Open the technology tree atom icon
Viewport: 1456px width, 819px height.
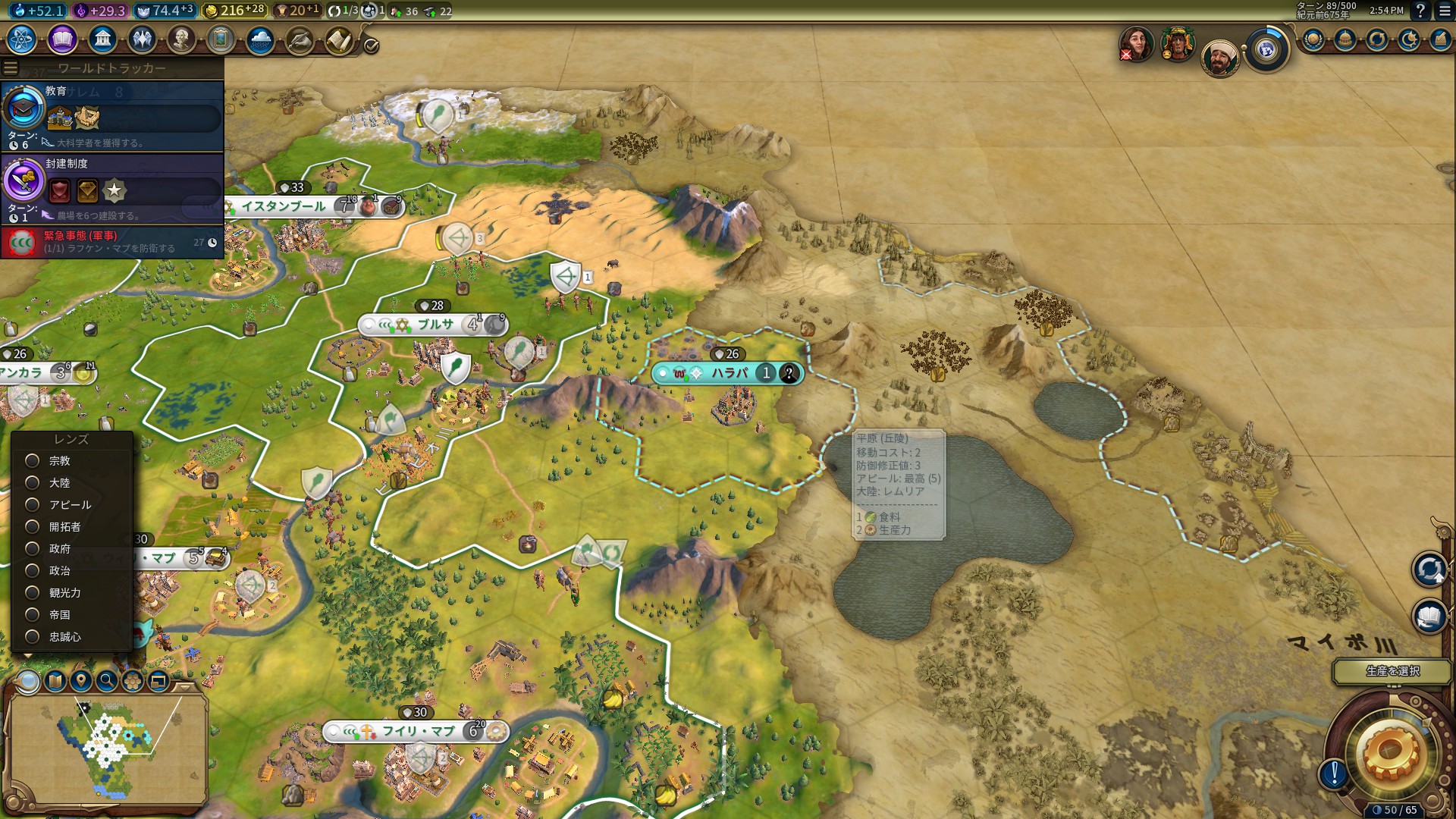point(22,39)
